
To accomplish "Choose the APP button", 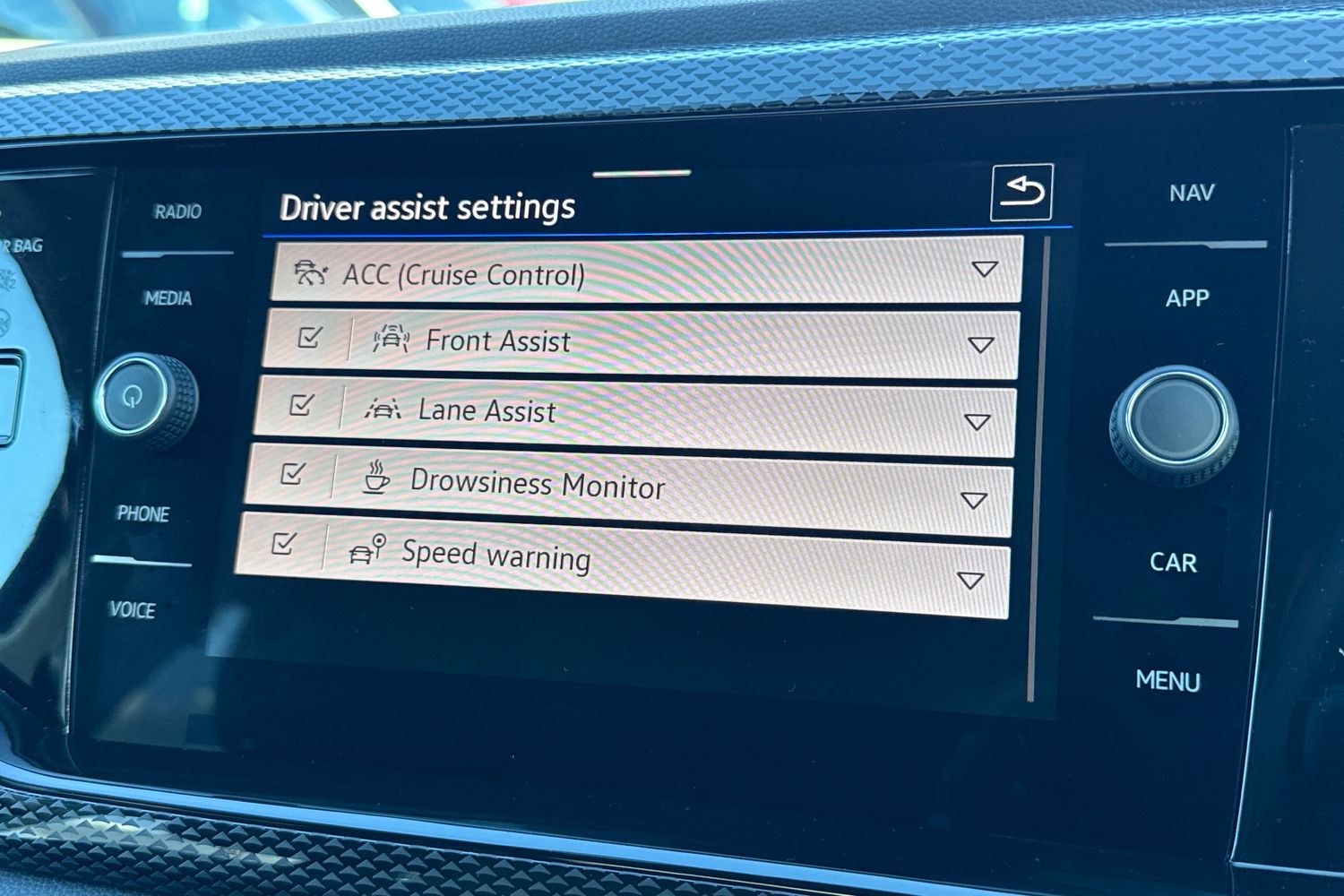I will point(1187,298).
